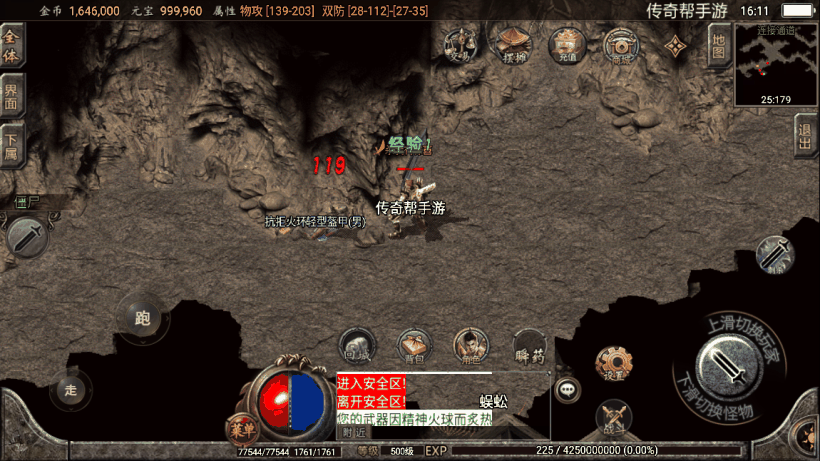Open the 摆摊 stall icon
The image size is (820, 461).
coord(515,44)
